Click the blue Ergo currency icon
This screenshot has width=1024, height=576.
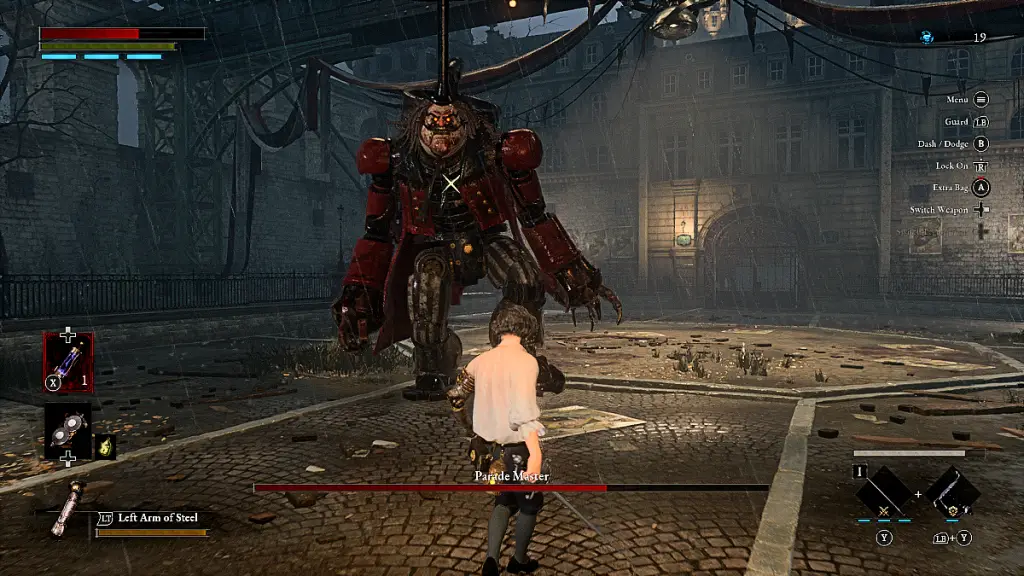tap(927, 37)
